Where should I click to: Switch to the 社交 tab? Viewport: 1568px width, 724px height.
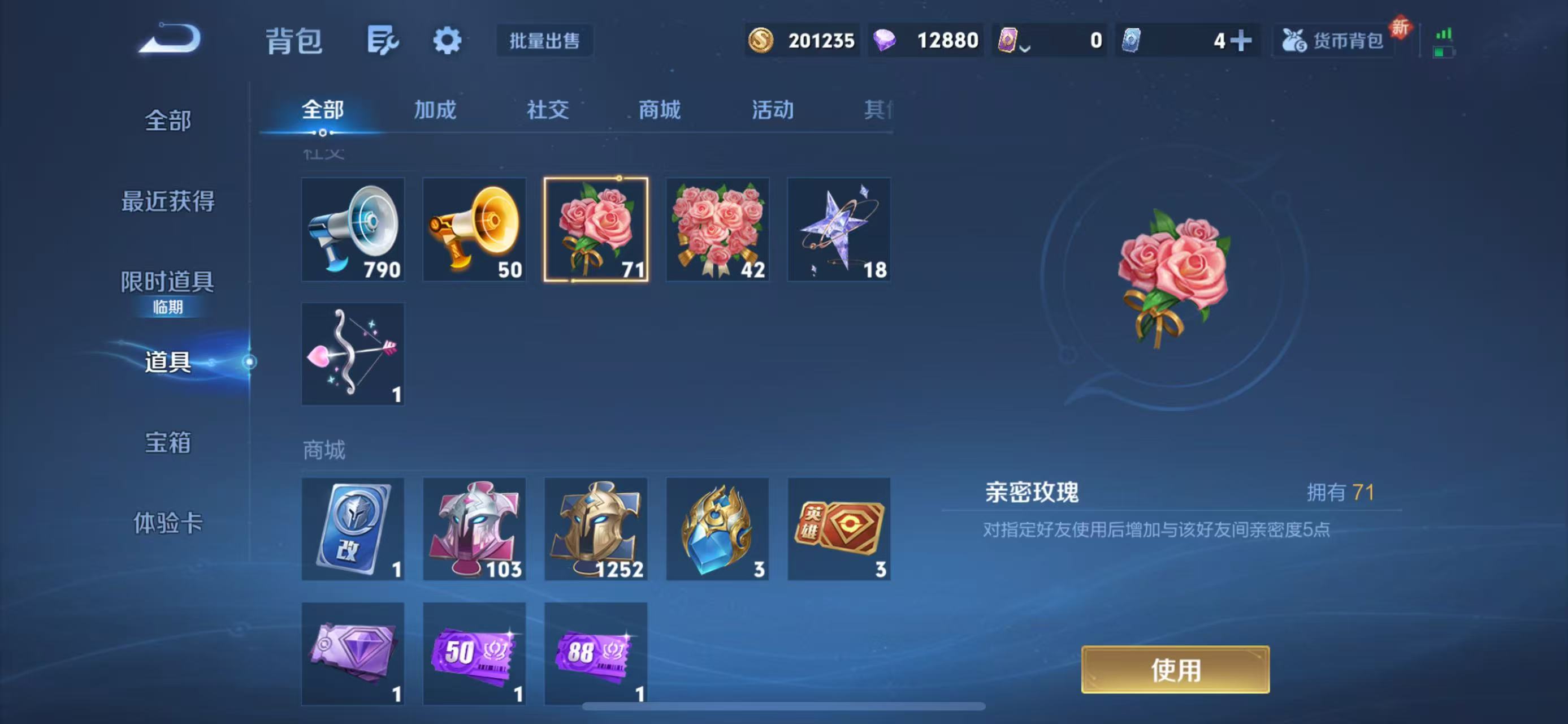pyautogui.click(x=547, y=110)
